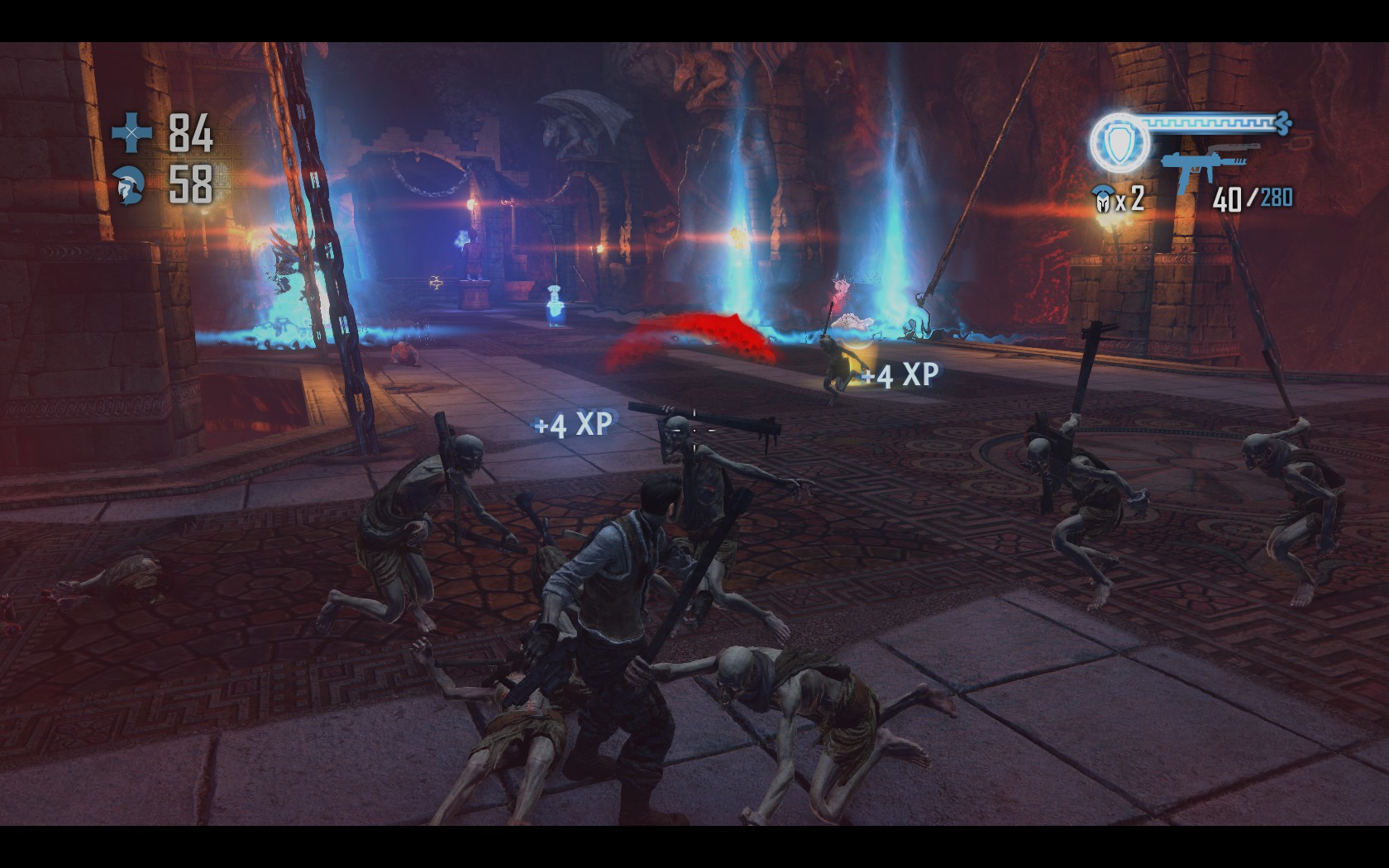Click the small helmet x2 icon

coord(1103,201)
